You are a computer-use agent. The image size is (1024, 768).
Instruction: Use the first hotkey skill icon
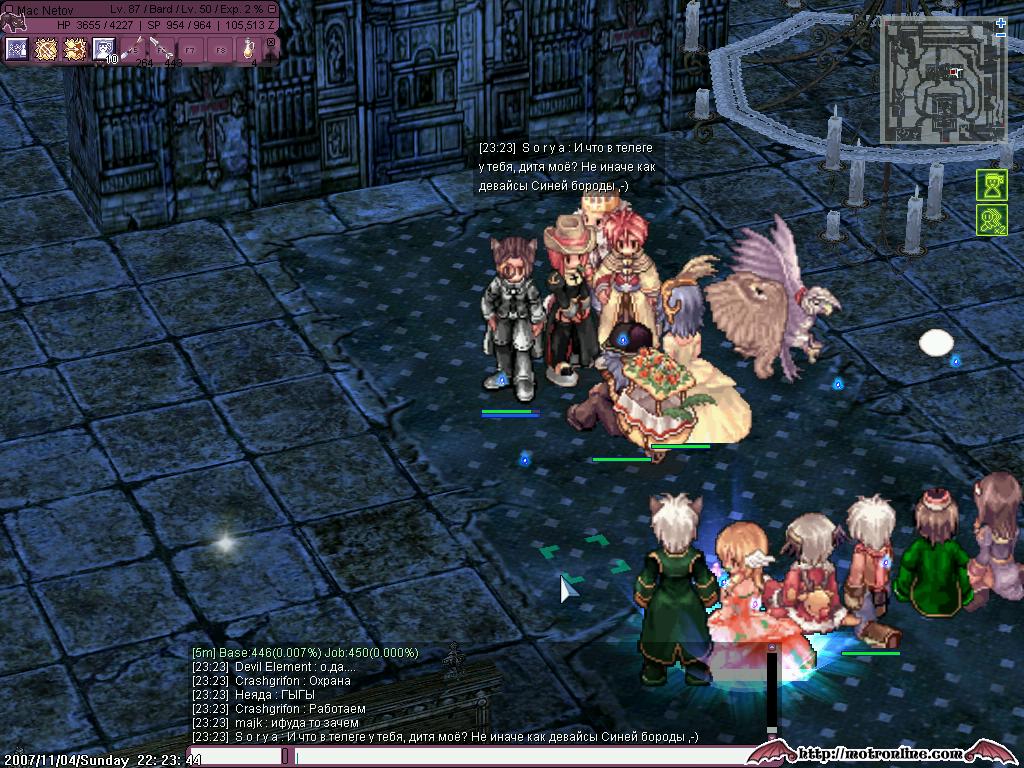[17, 49]
